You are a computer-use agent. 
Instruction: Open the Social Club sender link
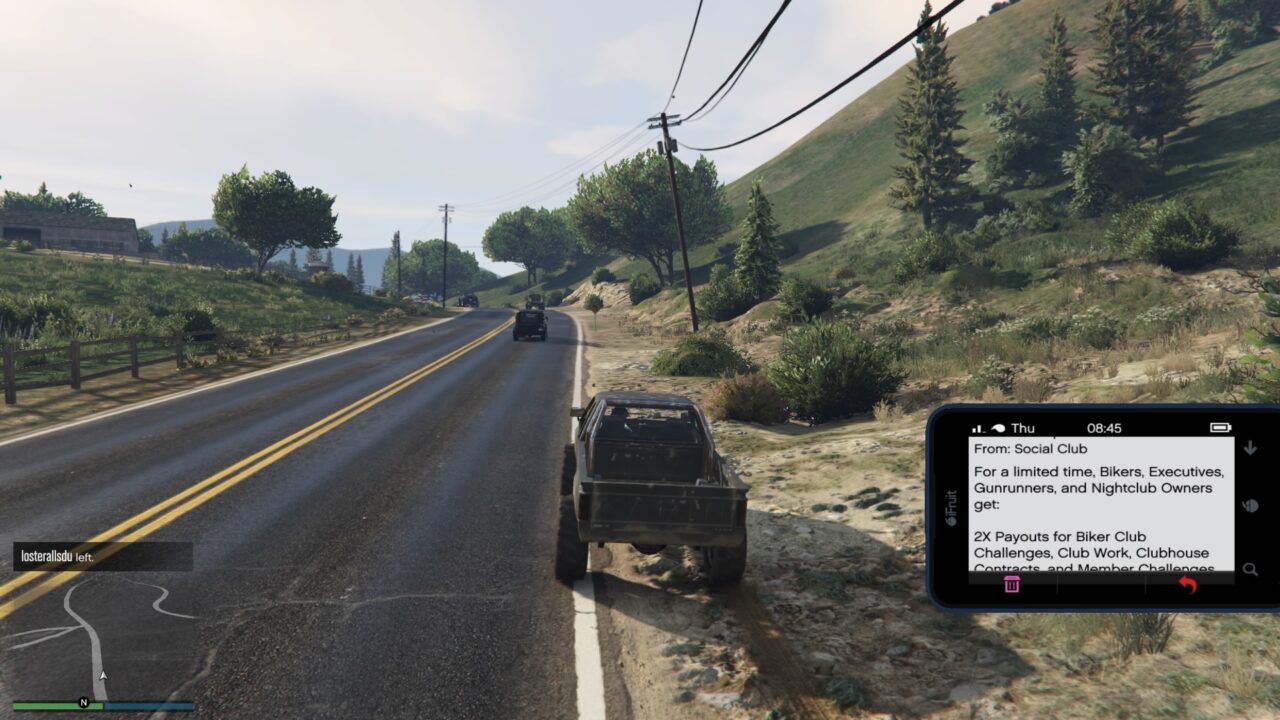point(1031,448)
